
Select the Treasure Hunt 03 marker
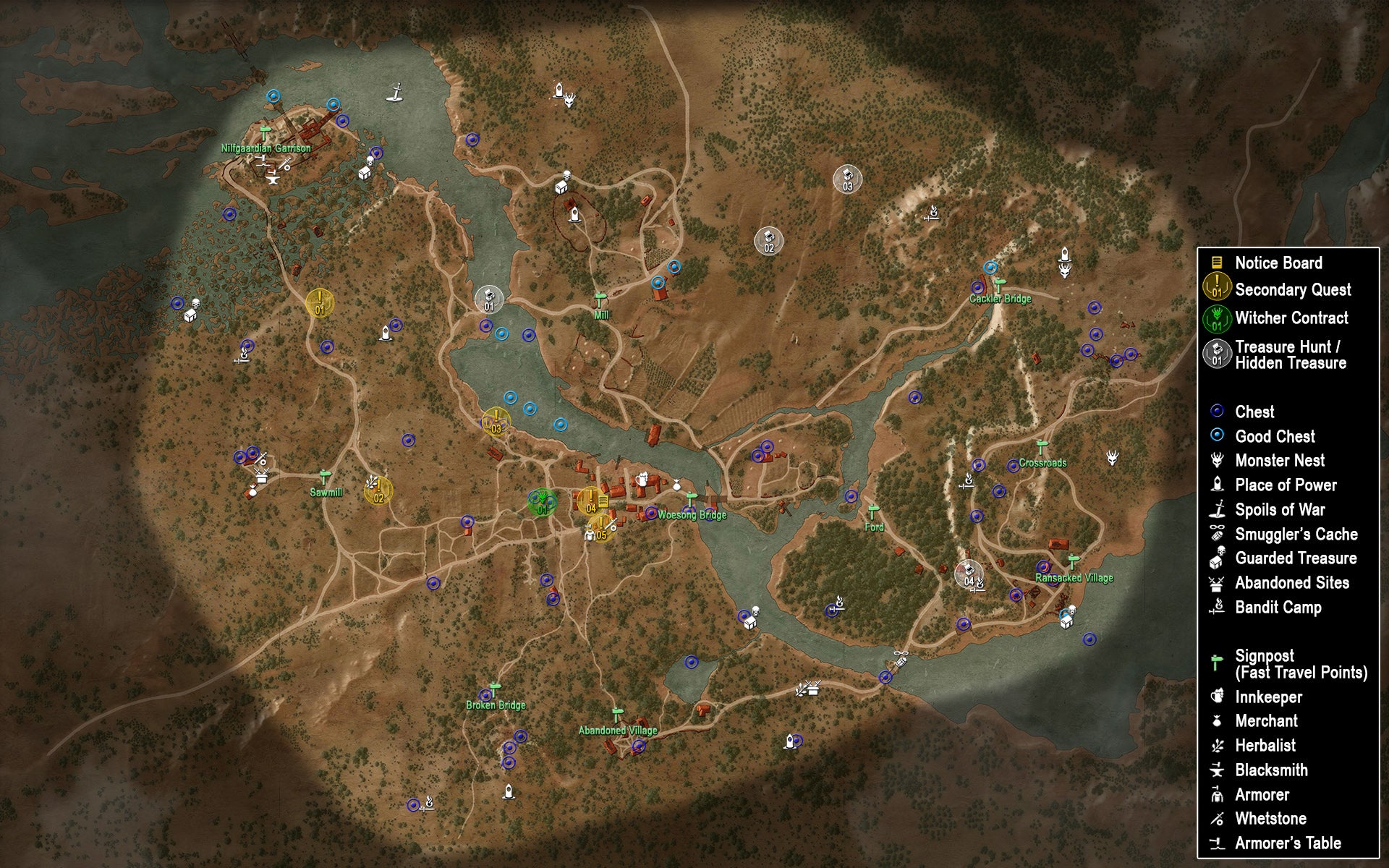pyautogui.click(x=848, y=177)
